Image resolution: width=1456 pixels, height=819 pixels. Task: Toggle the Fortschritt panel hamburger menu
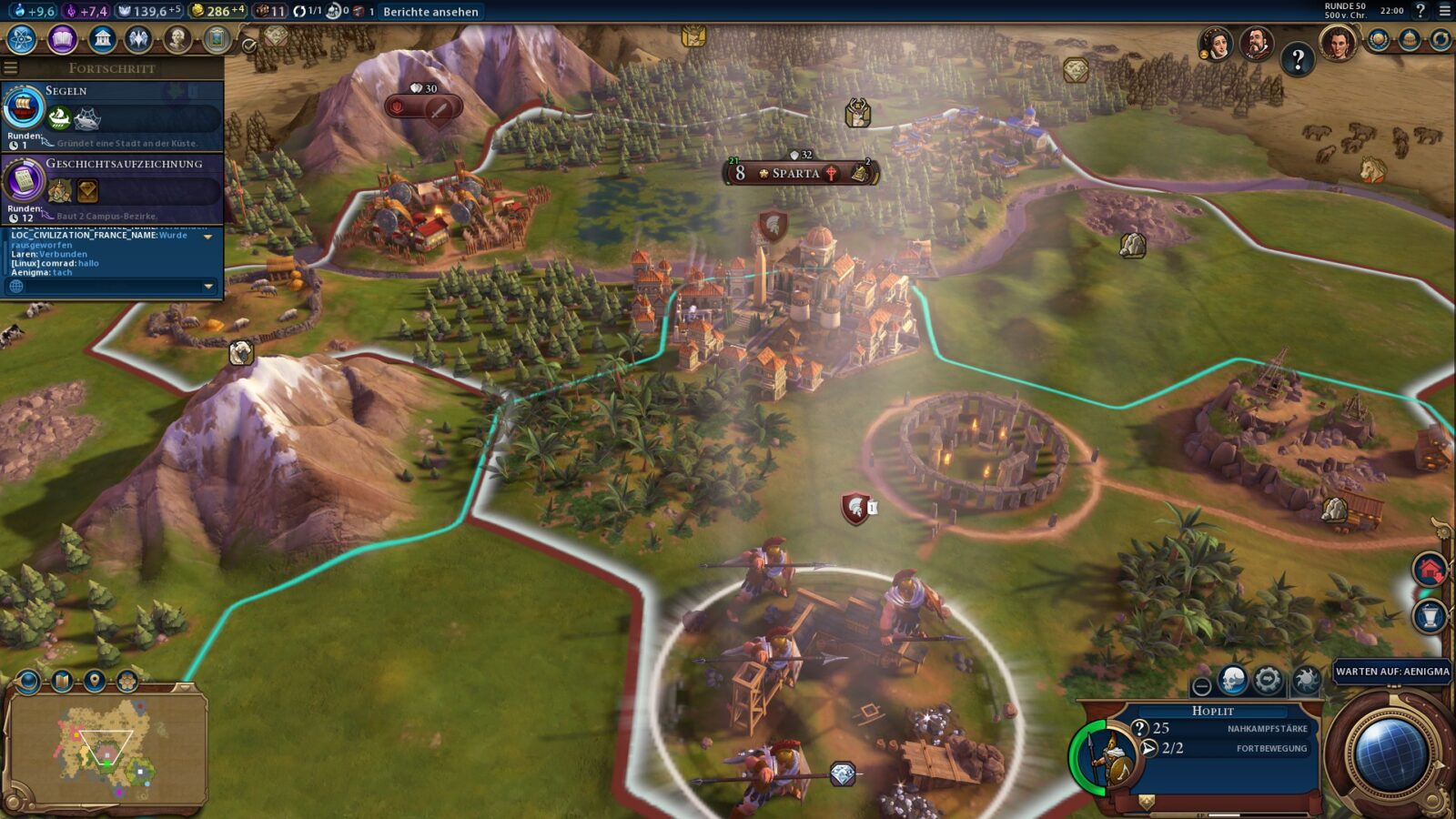[x=11, y=68]
